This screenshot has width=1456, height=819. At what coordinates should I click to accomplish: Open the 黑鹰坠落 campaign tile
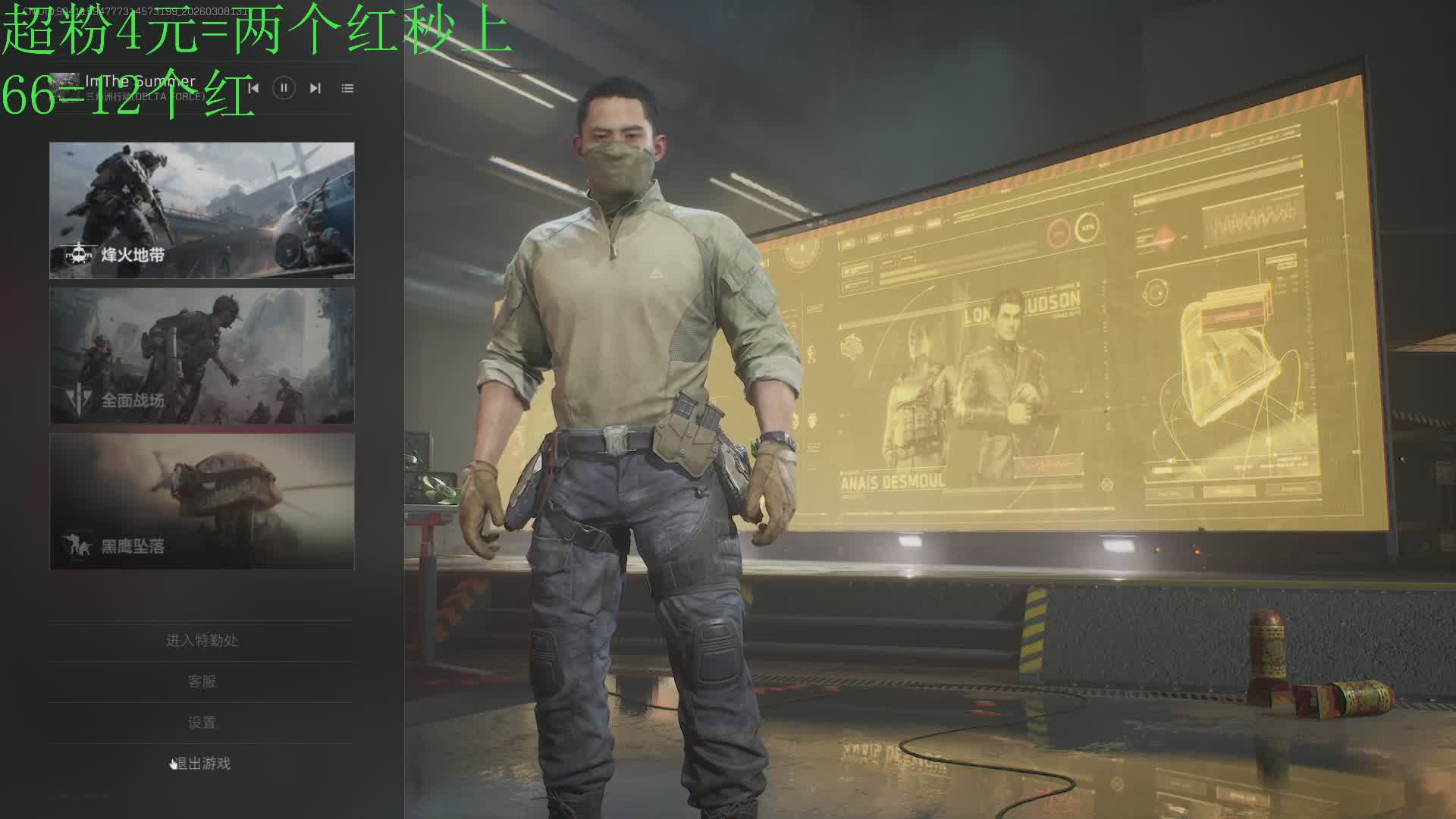coord(202,501)
